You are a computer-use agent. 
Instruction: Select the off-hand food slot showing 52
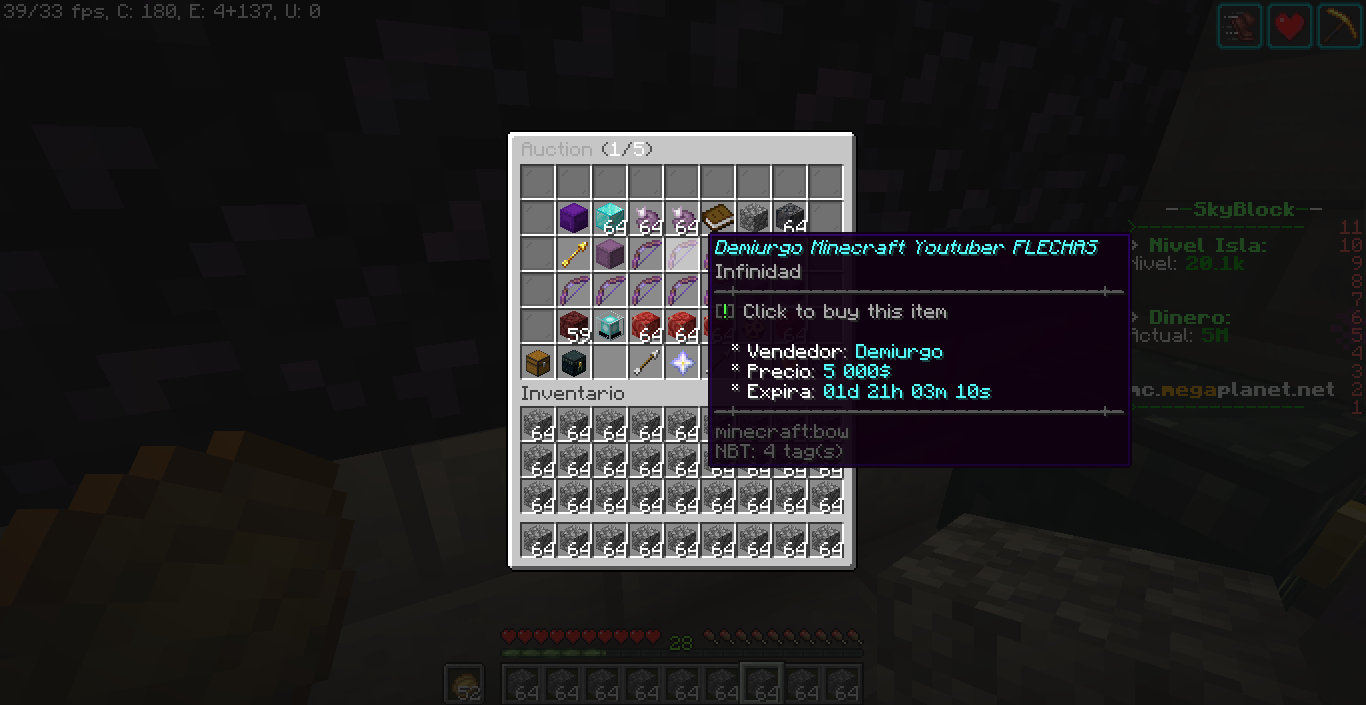pyautogui.click(x=464, y=684)
